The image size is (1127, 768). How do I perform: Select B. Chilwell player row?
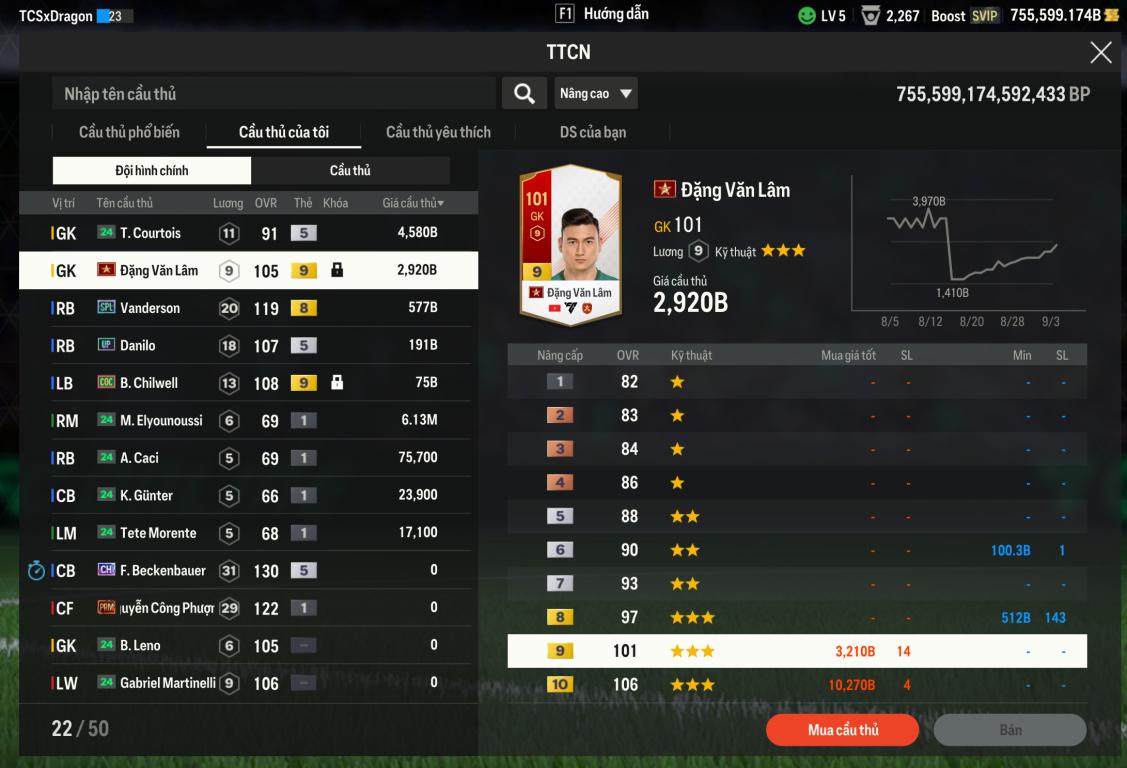pos(248,383)
